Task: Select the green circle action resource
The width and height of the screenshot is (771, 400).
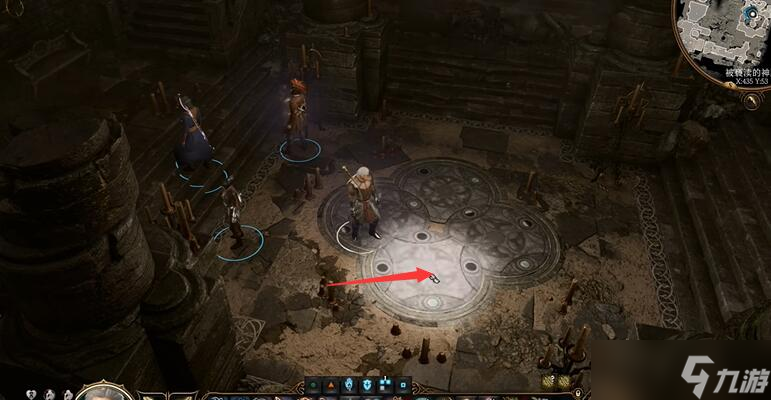Action: pyautogui.click(x=312, y=385)
